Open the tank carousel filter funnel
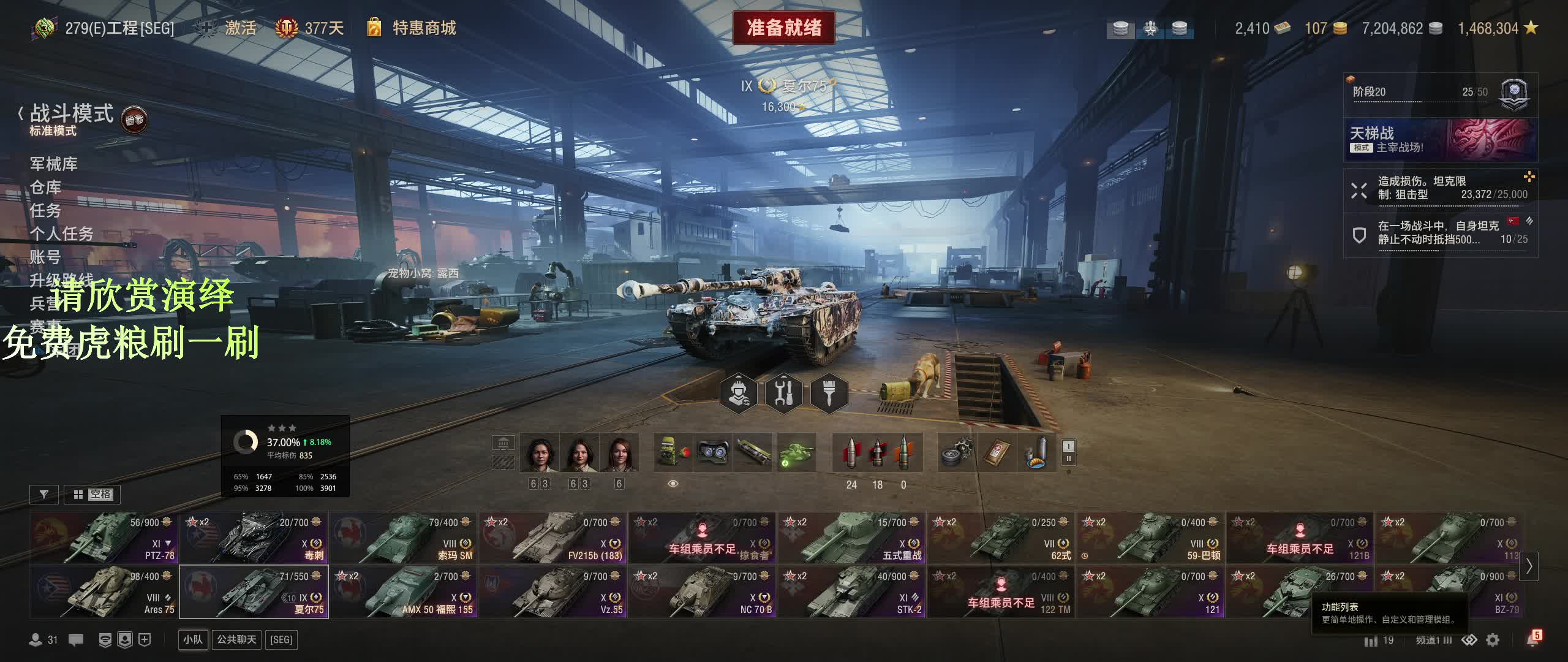 pyautogui.click(x=44, y=494)
